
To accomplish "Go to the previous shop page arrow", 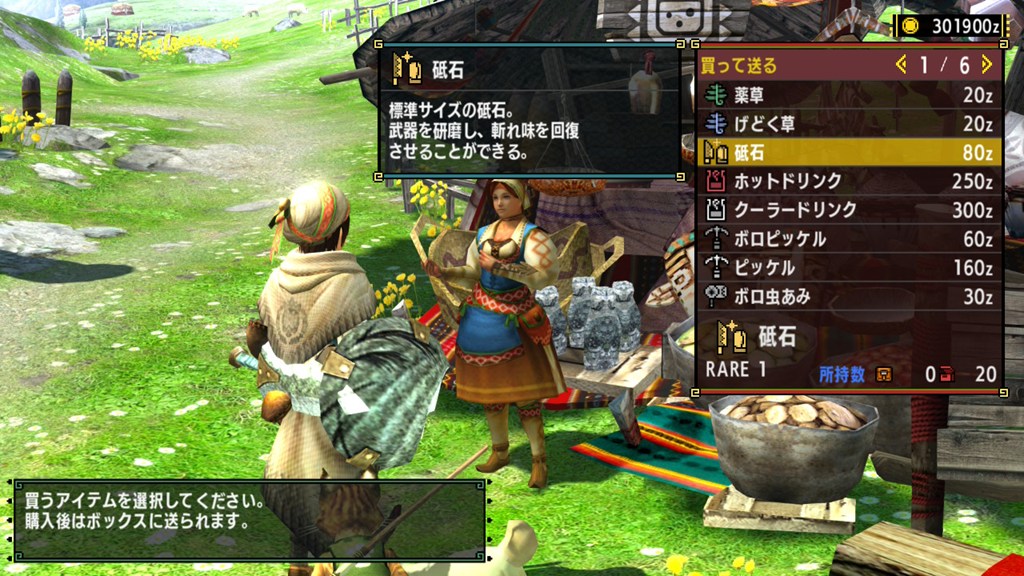I will click(x=901, y=65).
